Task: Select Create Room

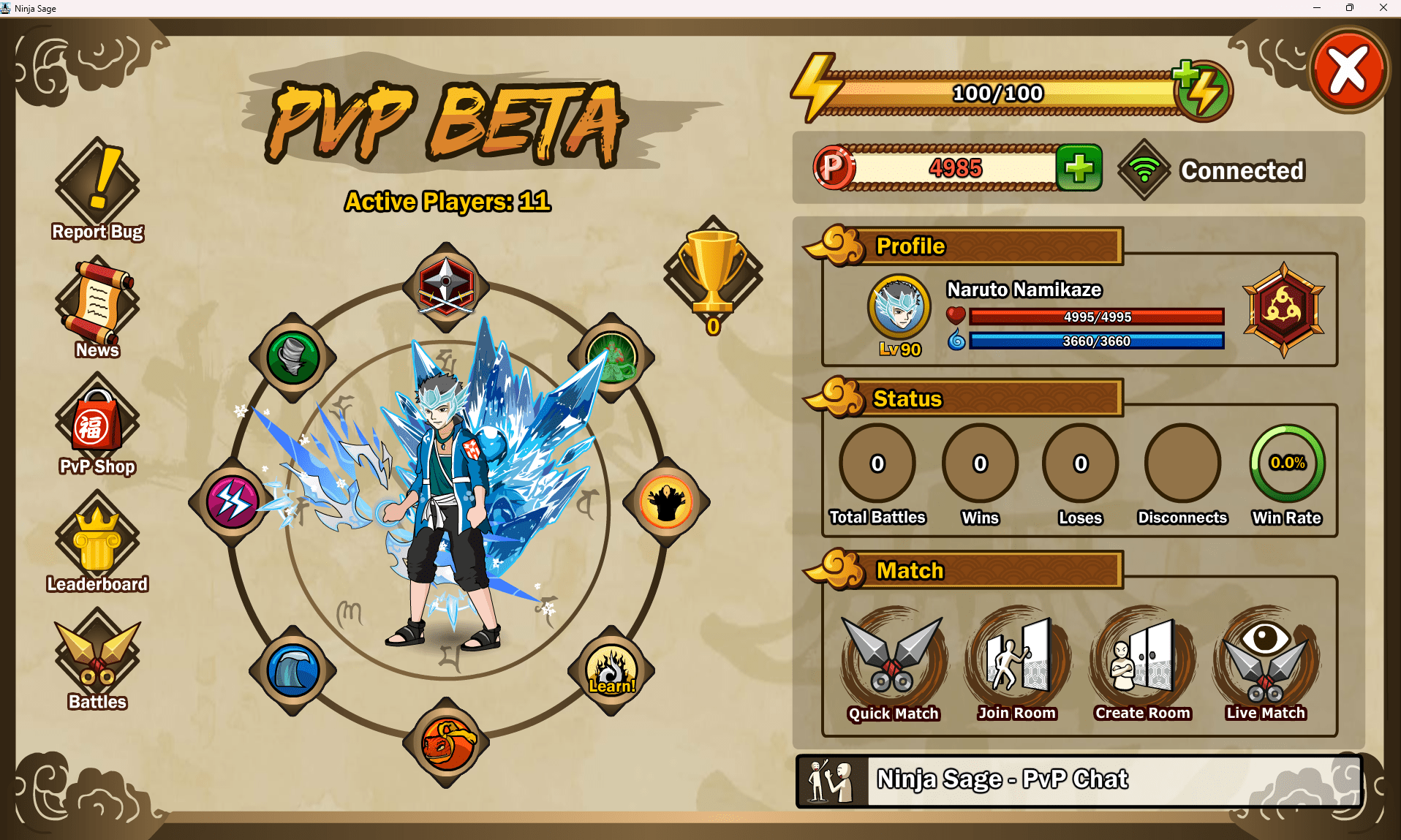Action: 1142,663
